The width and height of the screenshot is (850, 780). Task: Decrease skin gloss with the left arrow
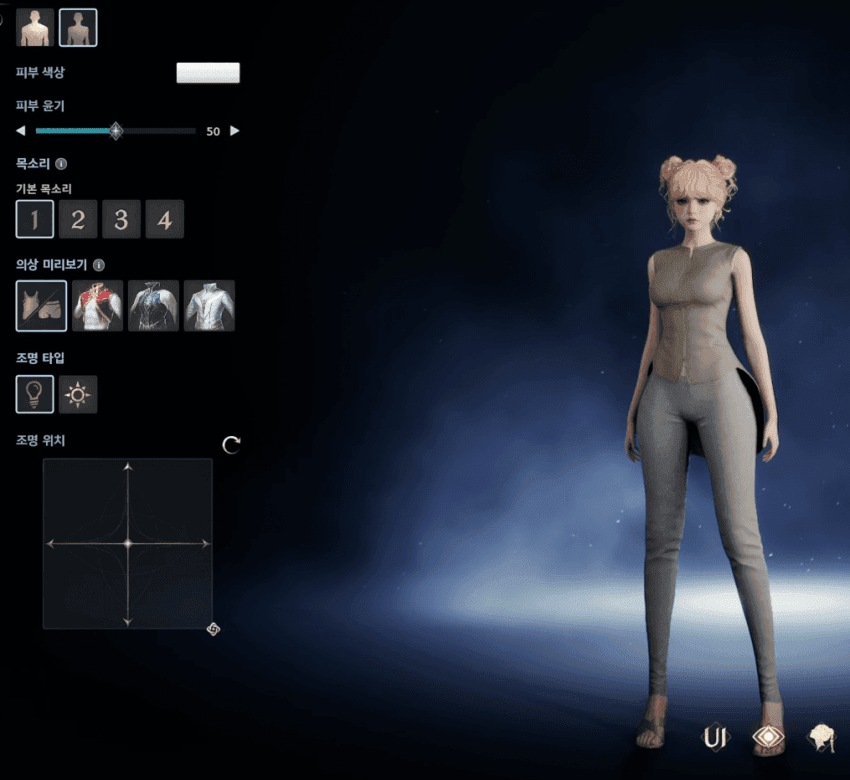[x=21, y=131]
